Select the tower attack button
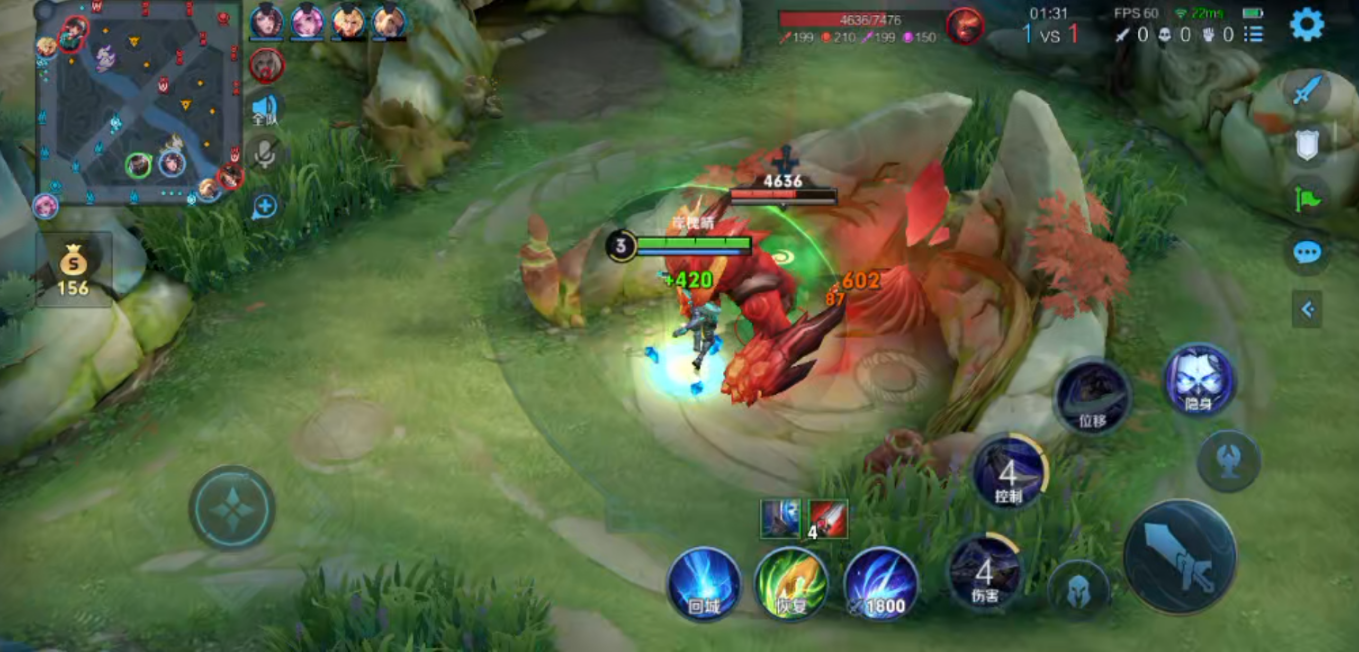 (1229, 461)
